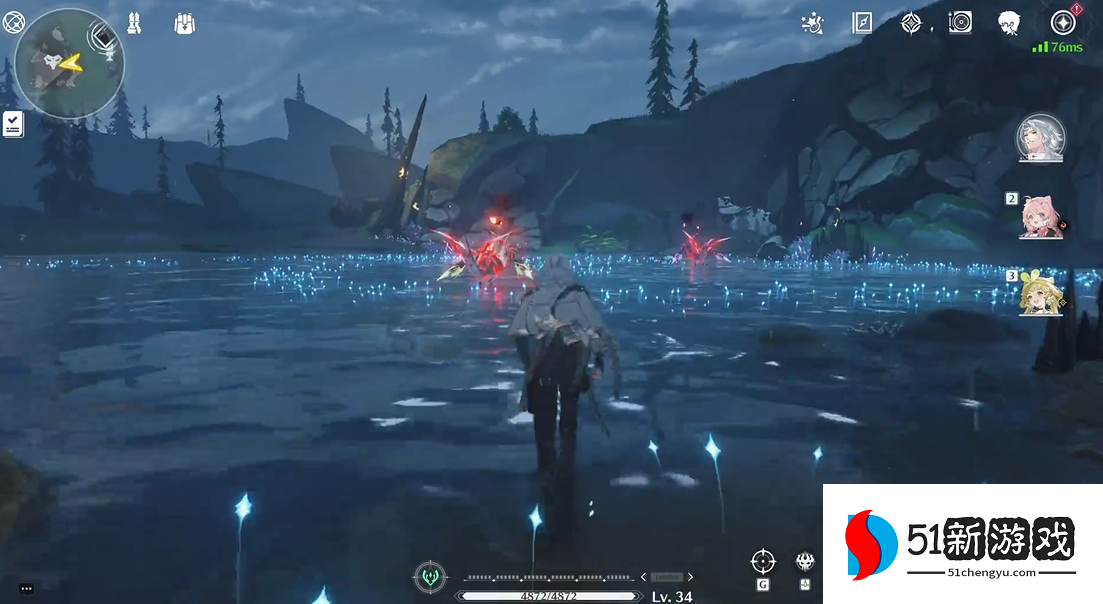Open the backpack inventory
This screenshot has height=604, width=1103.
point(184,22)
